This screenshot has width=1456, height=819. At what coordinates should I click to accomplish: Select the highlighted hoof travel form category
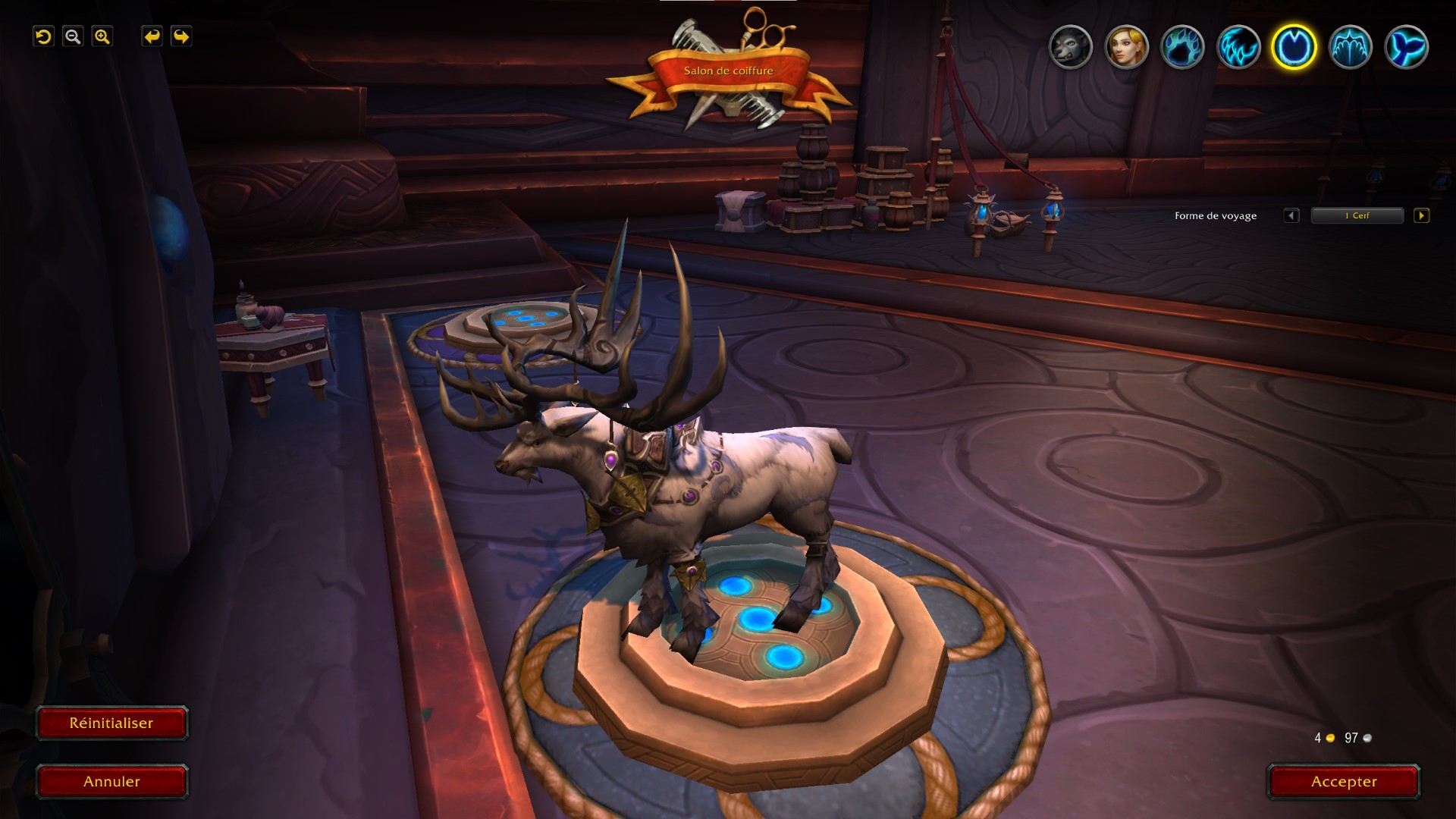coord(1294,47)
